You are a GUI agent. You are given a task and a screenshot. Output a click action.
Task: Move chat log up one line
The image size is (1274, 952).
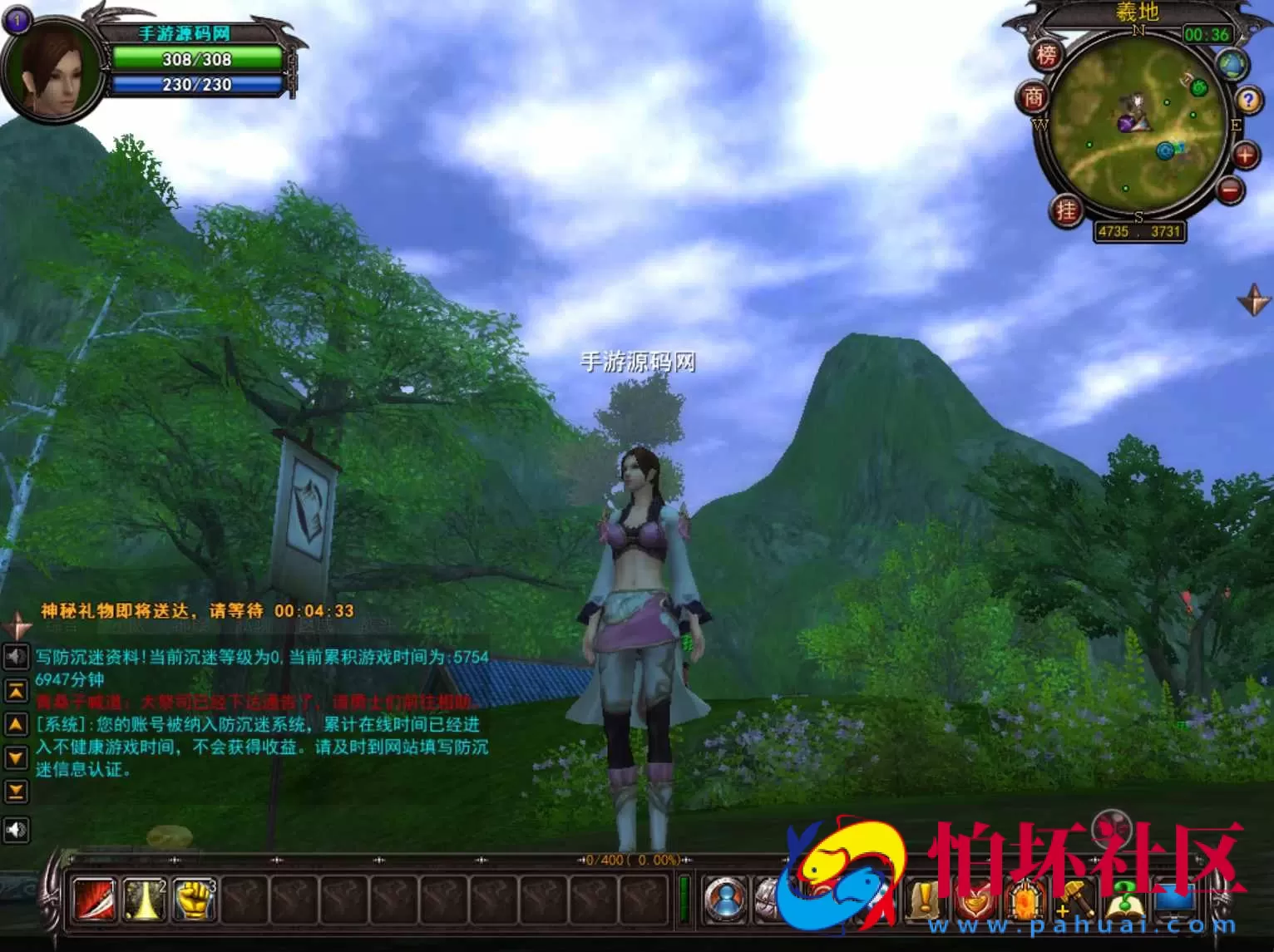(x=16, y=724)
